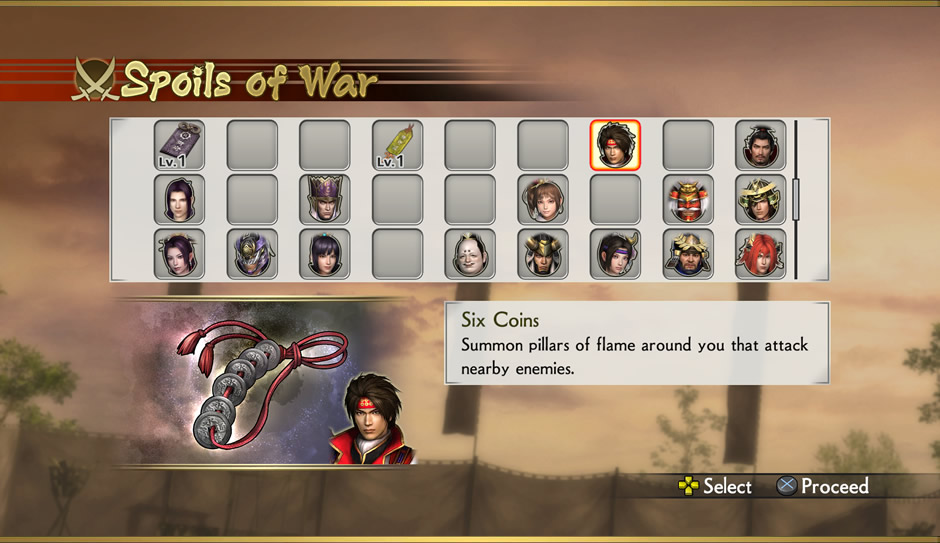Select the brown-haired girl with ponytail portrait

pos(543,200)
